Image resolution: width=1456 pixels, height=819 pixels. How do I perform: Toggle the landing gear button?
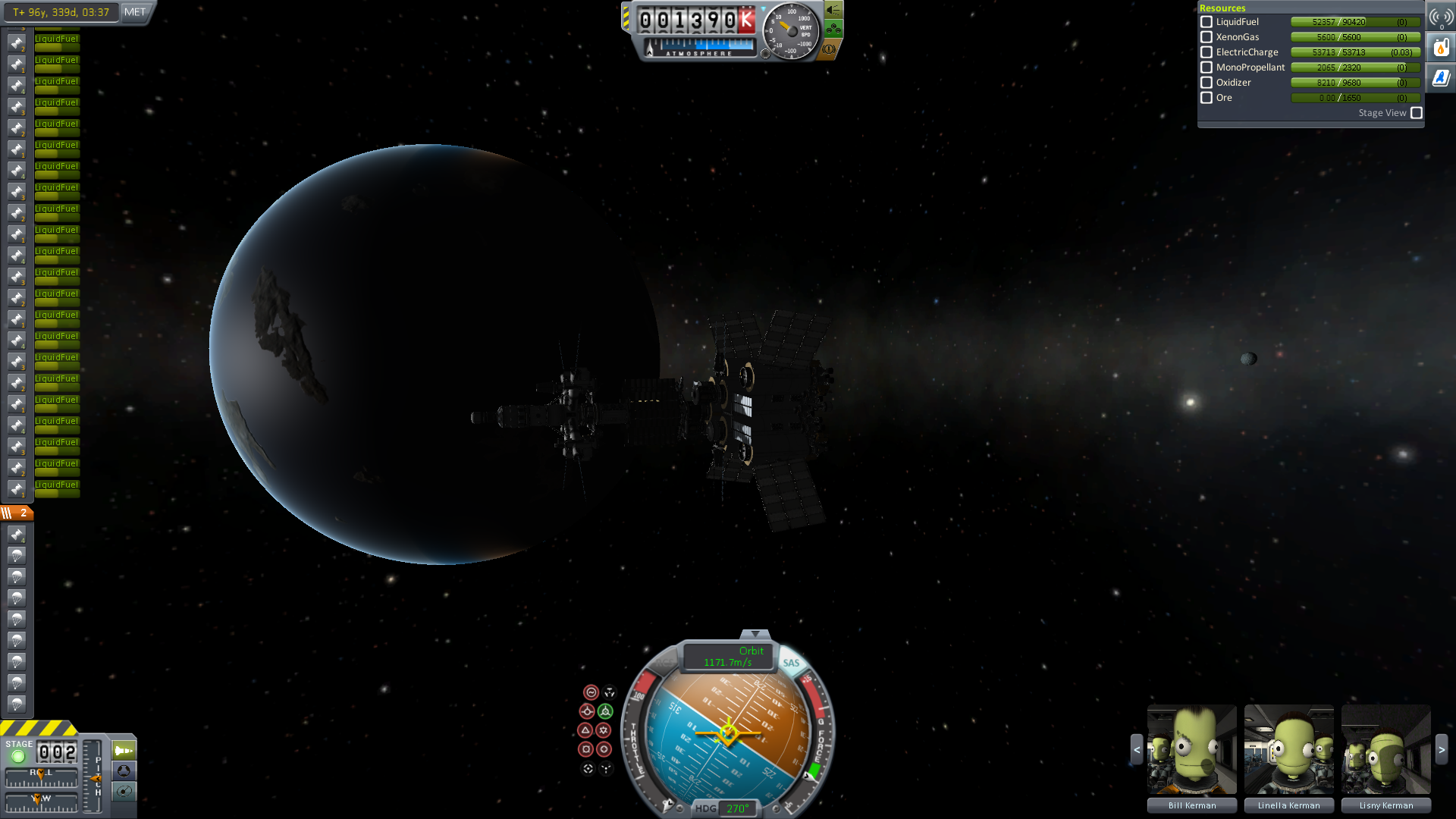pos(833,30)
